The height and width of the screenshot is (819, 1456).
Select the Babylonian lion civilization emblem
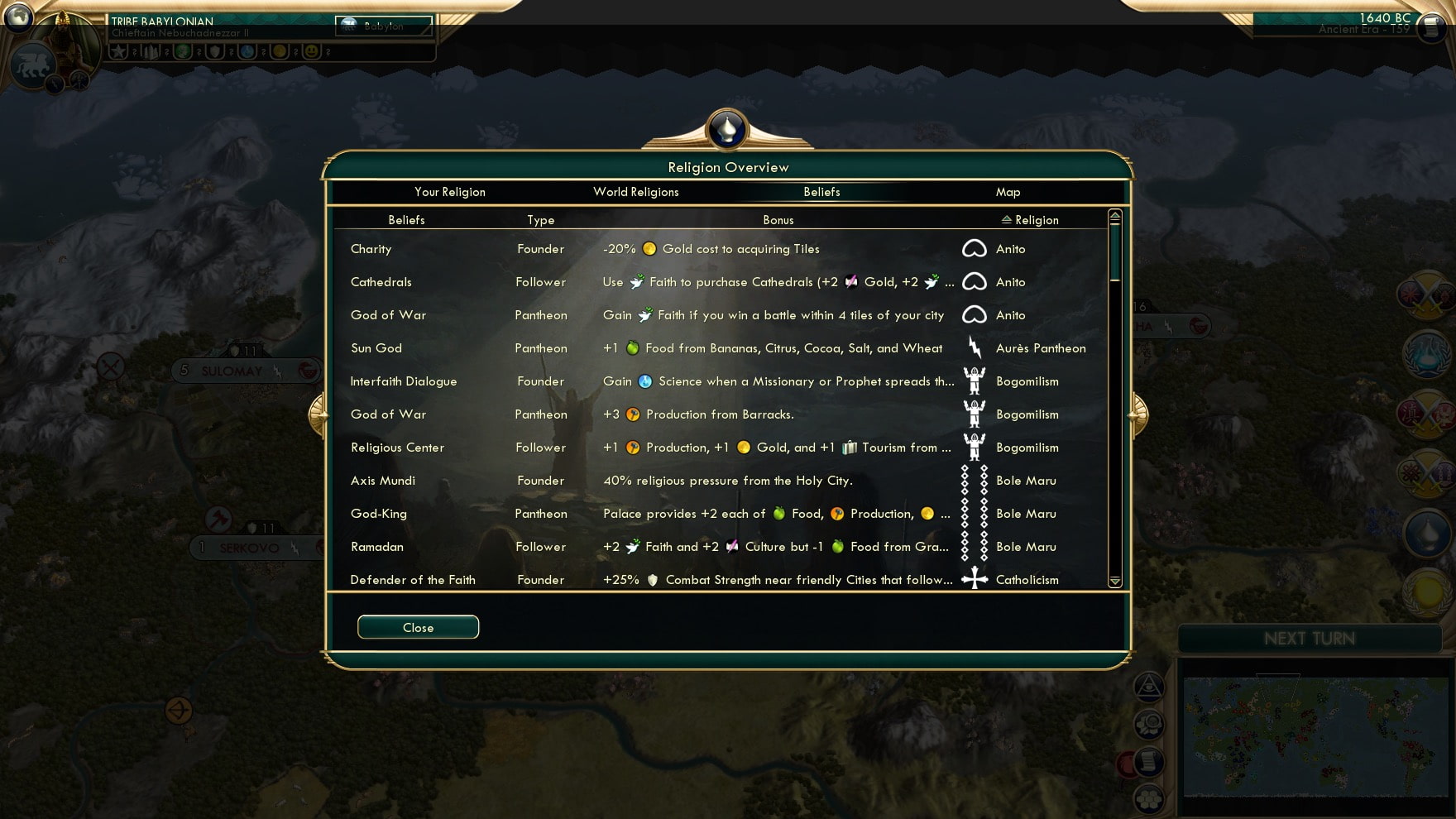tap(33, 66)
